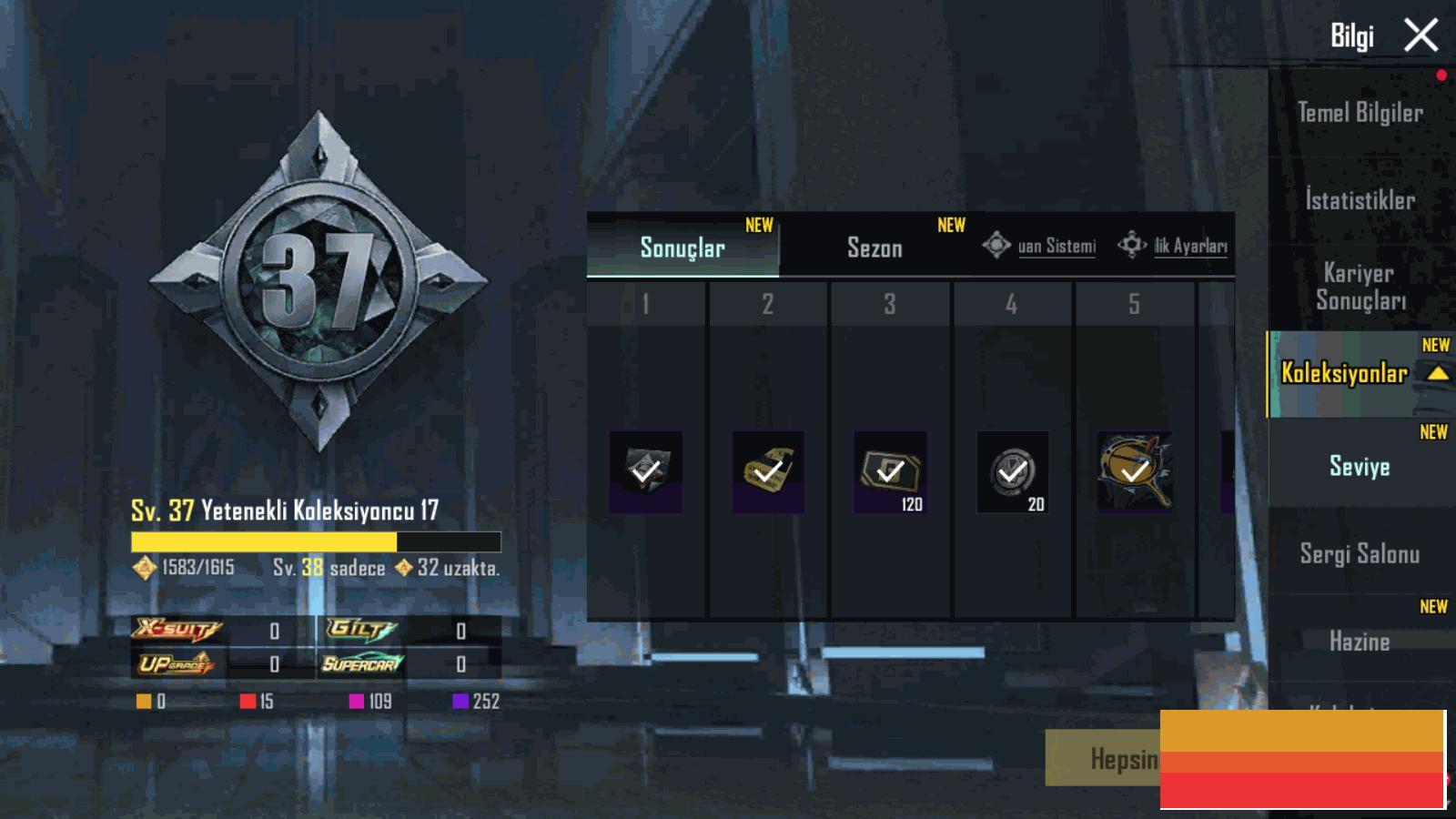Select the level 5 frying pan reward
This screenshot has width=1456, height=819.
click(x=1134, y=471)
